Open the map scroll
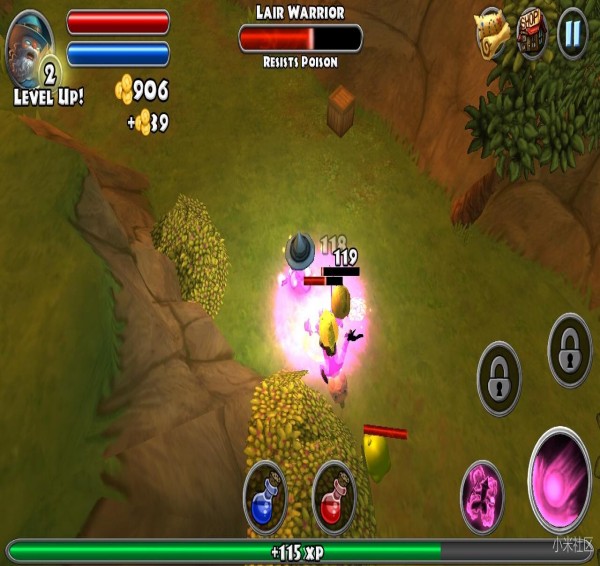Viewport: 600px width, 566px height. [492, 31]
